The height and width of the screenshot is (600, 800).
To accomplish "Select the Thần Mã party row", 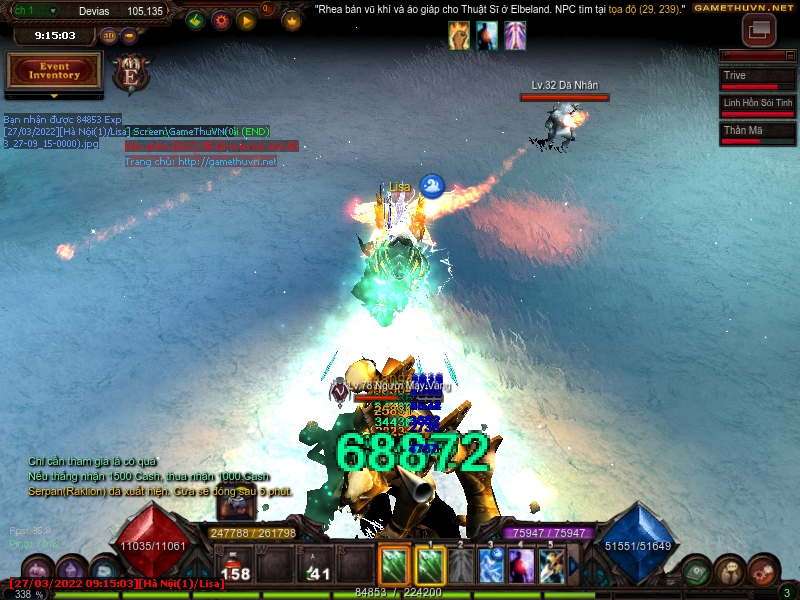I will [757, 133].
